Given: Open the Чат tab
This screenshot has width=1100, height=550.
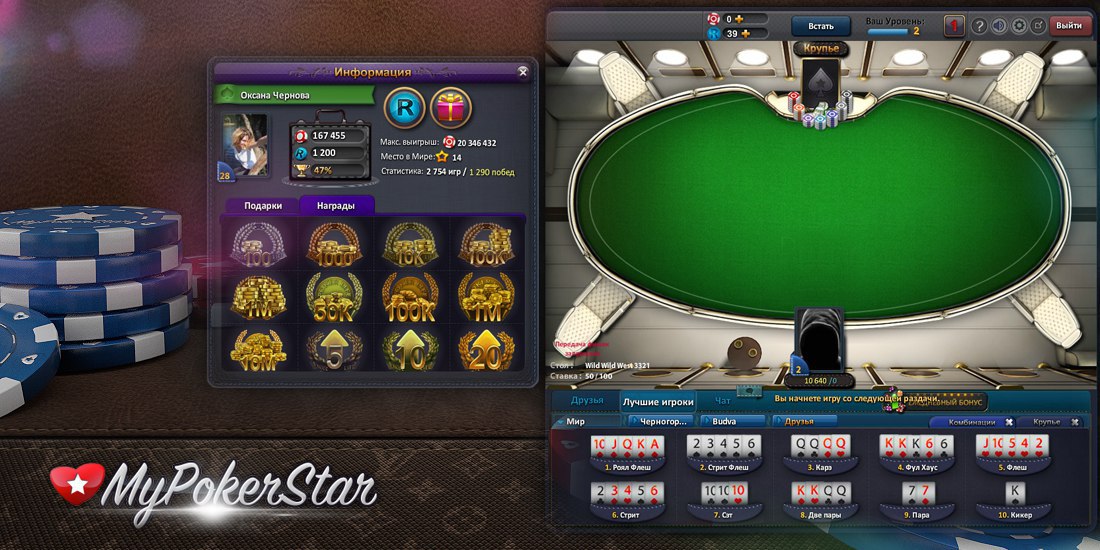Looking at the screenshot, I should pyautogui.click(x=722, y=401).
